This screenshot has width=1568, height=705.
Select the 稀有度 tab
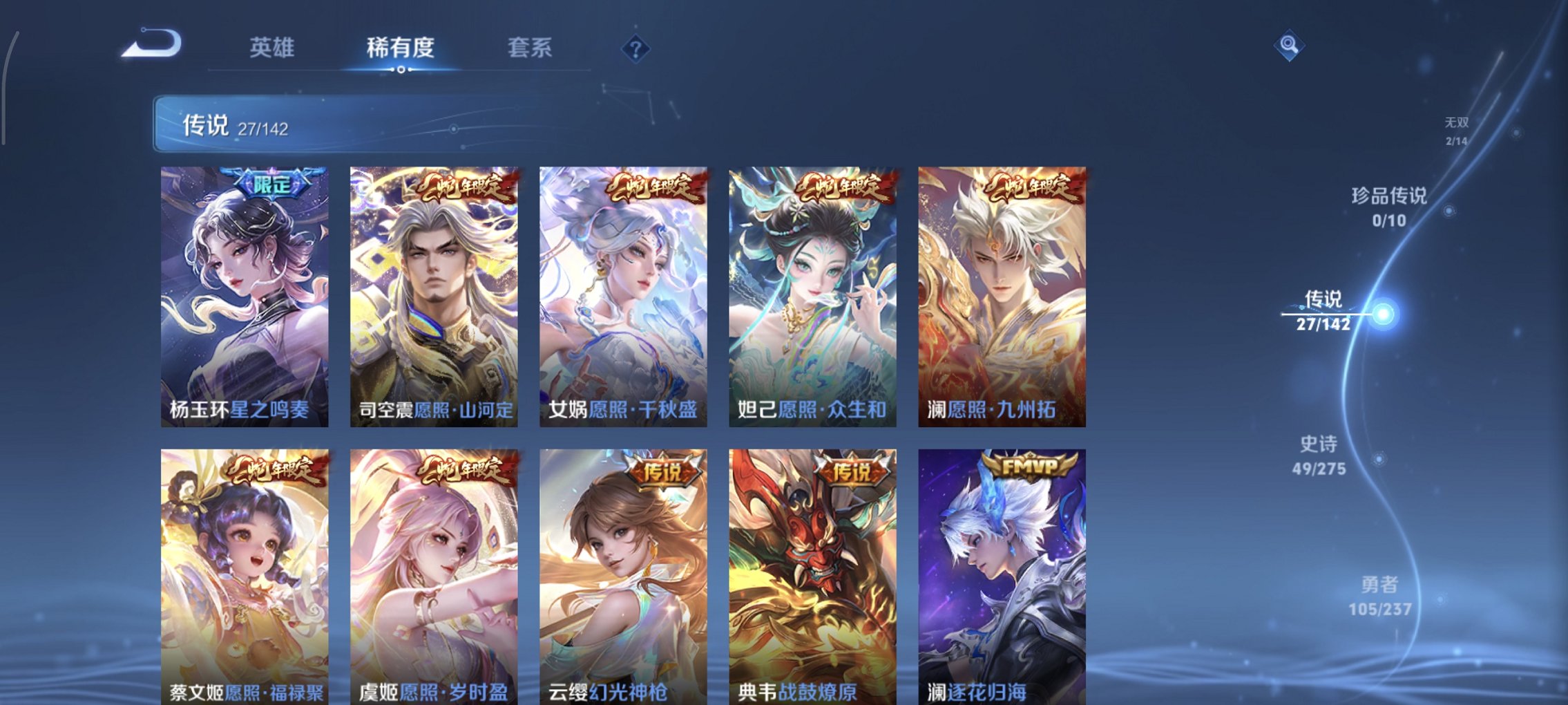point(399,48)
